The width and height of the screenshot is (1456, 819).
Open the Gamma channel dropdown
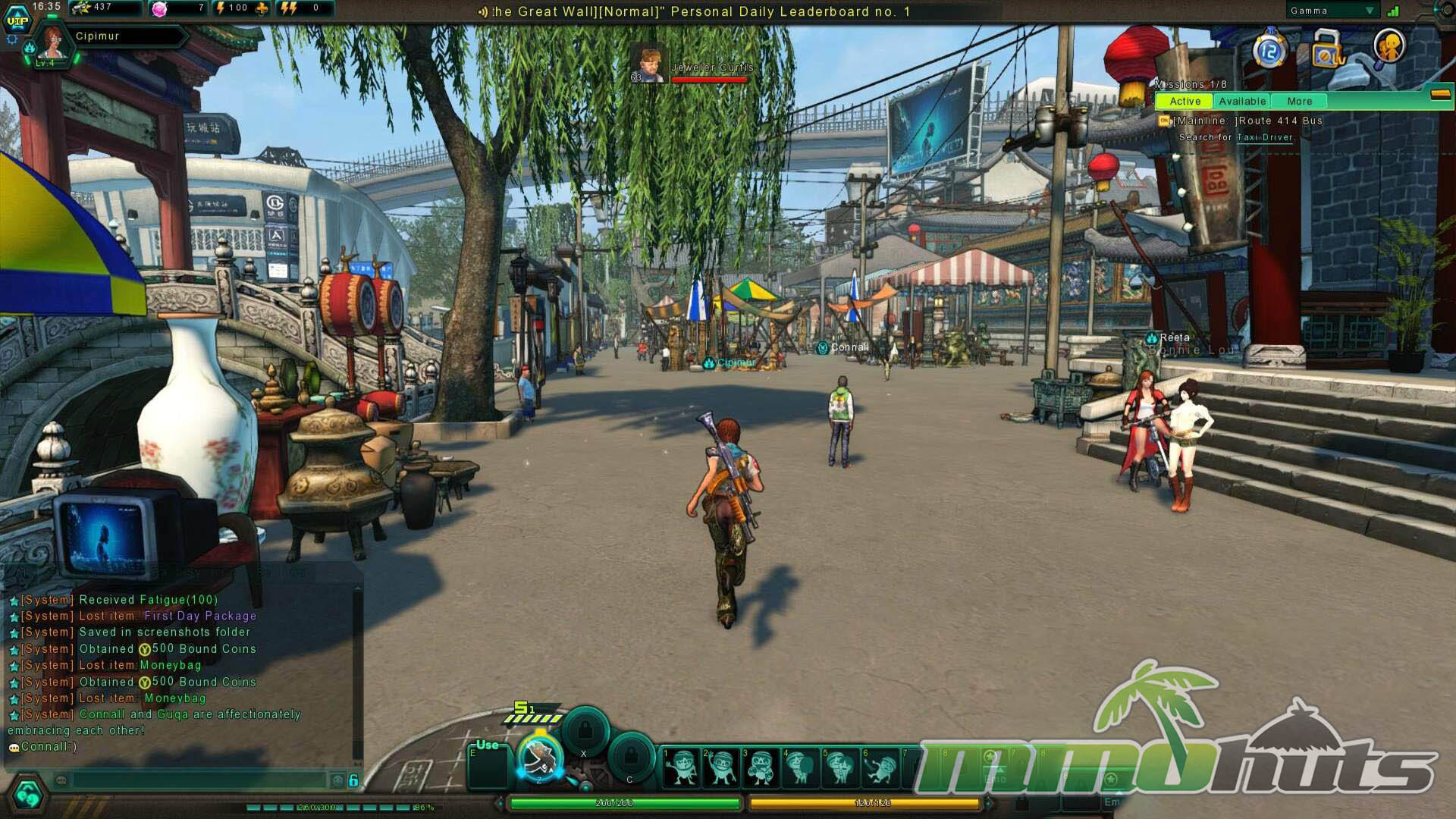click(x=1369, y=11)
